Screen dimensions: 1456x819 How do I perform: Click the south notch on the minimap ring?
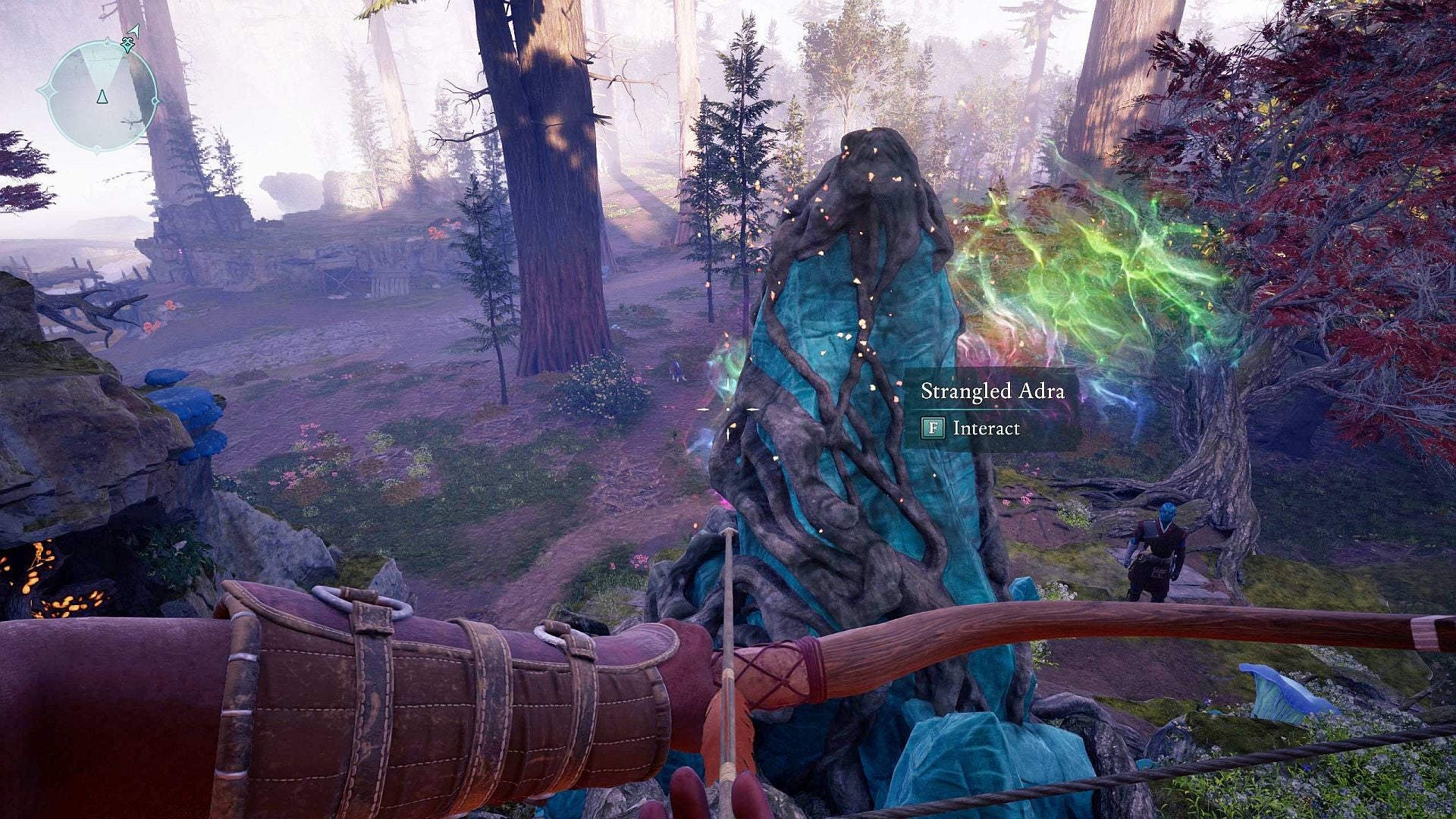(97, 150)
